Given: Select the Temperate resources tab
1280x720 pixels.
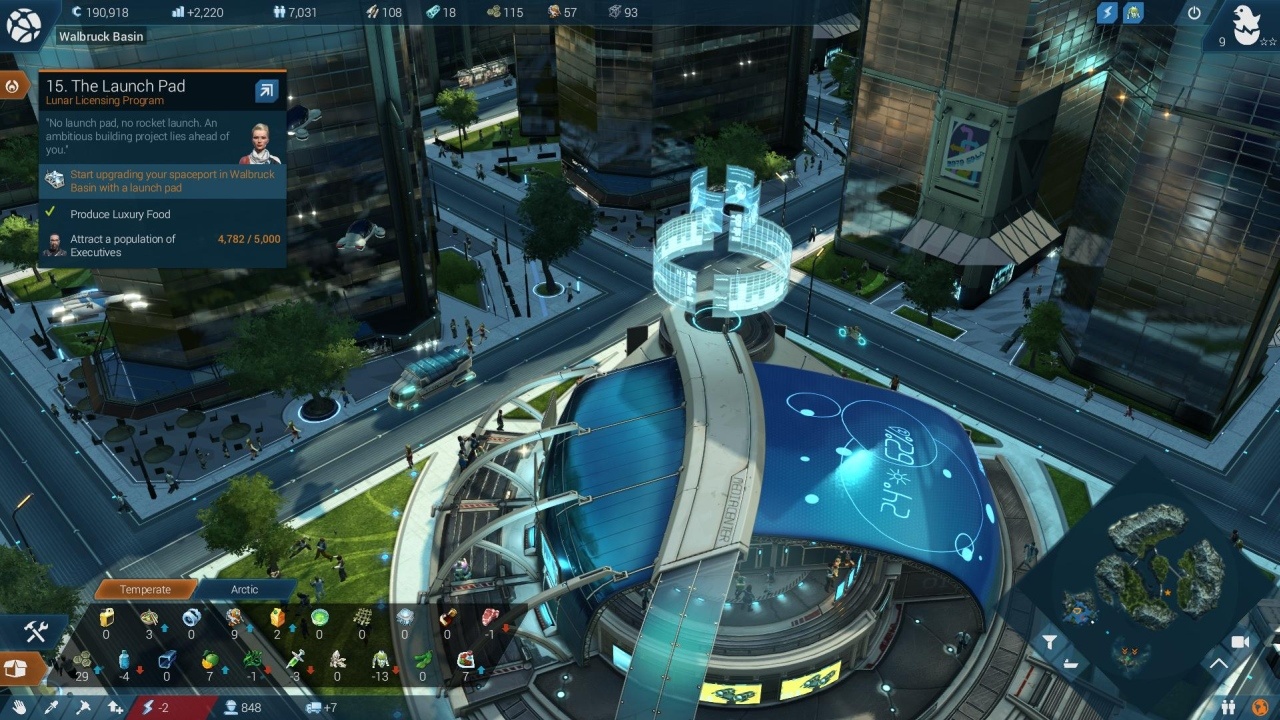Looking at the screenshot, I should tap(146, 589).
